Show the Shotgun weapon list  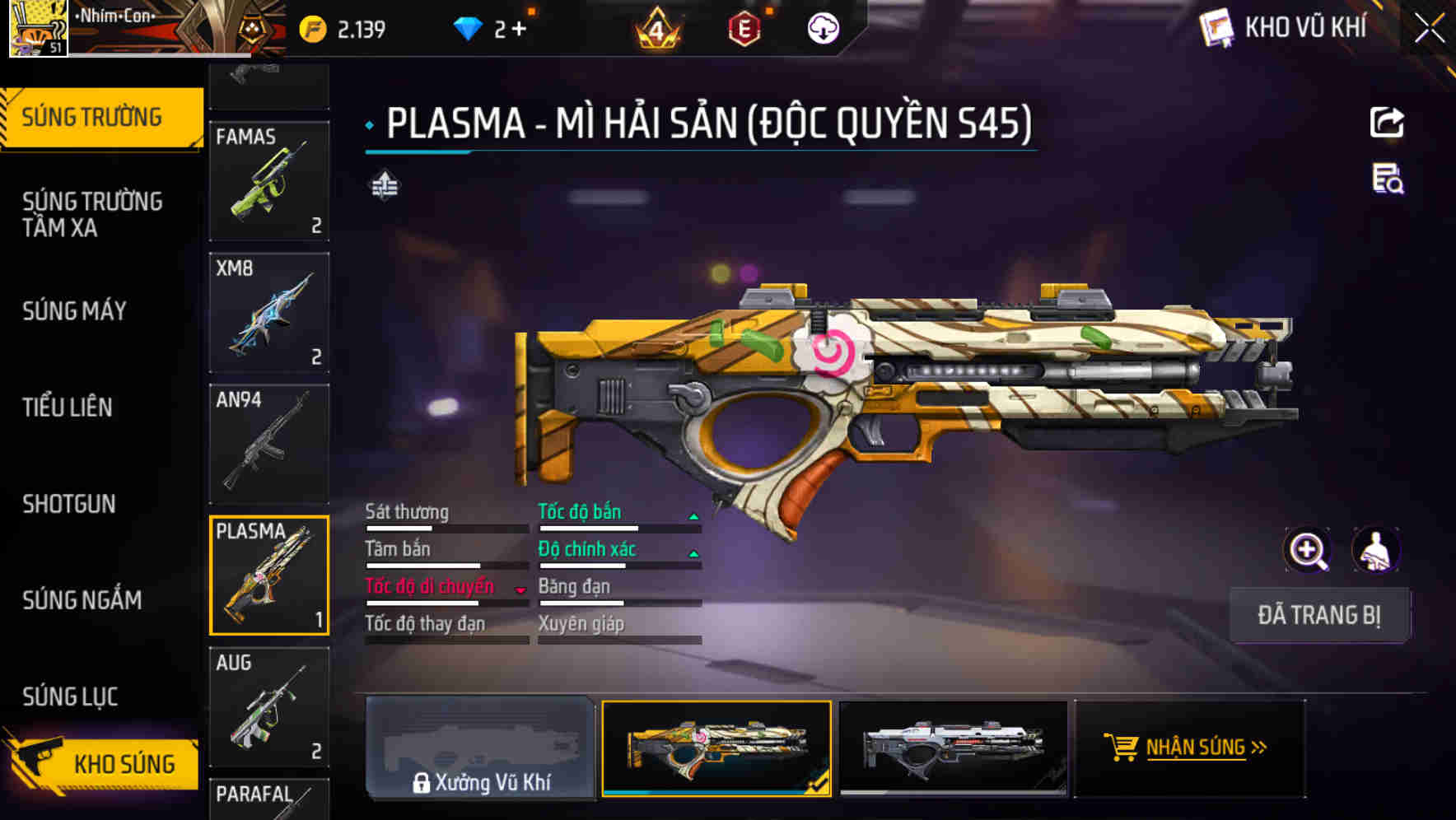click(69, 504)
